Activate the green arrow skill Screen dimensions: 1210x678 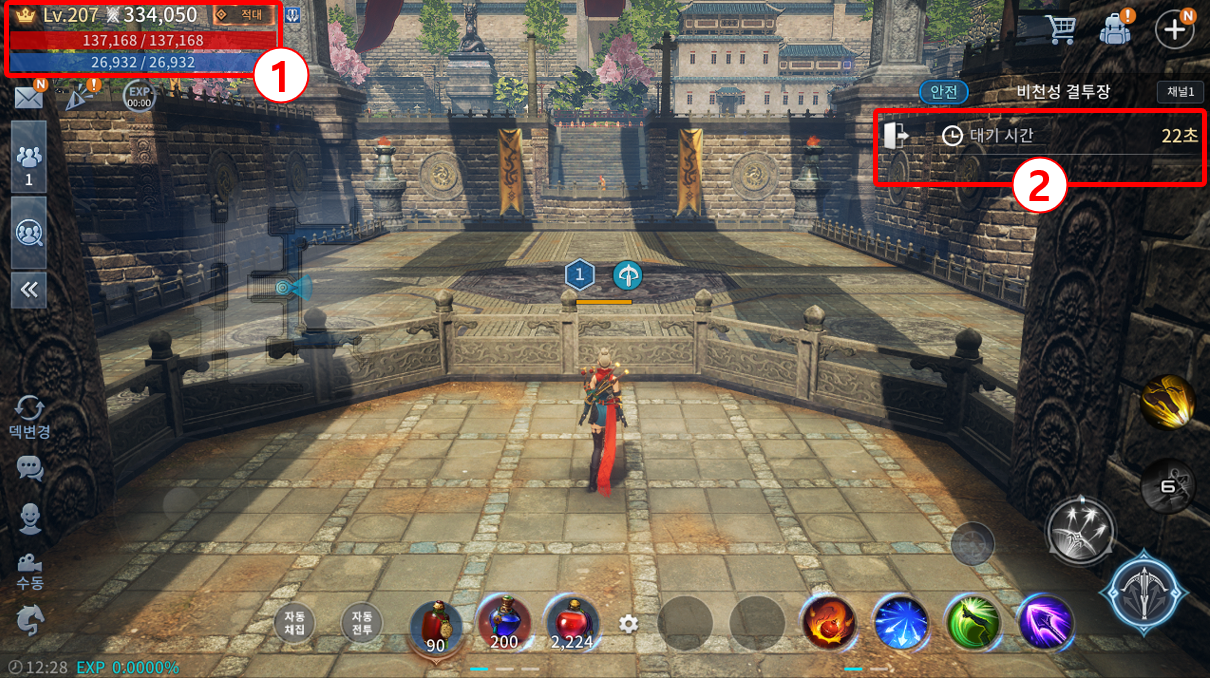point(973,622)
